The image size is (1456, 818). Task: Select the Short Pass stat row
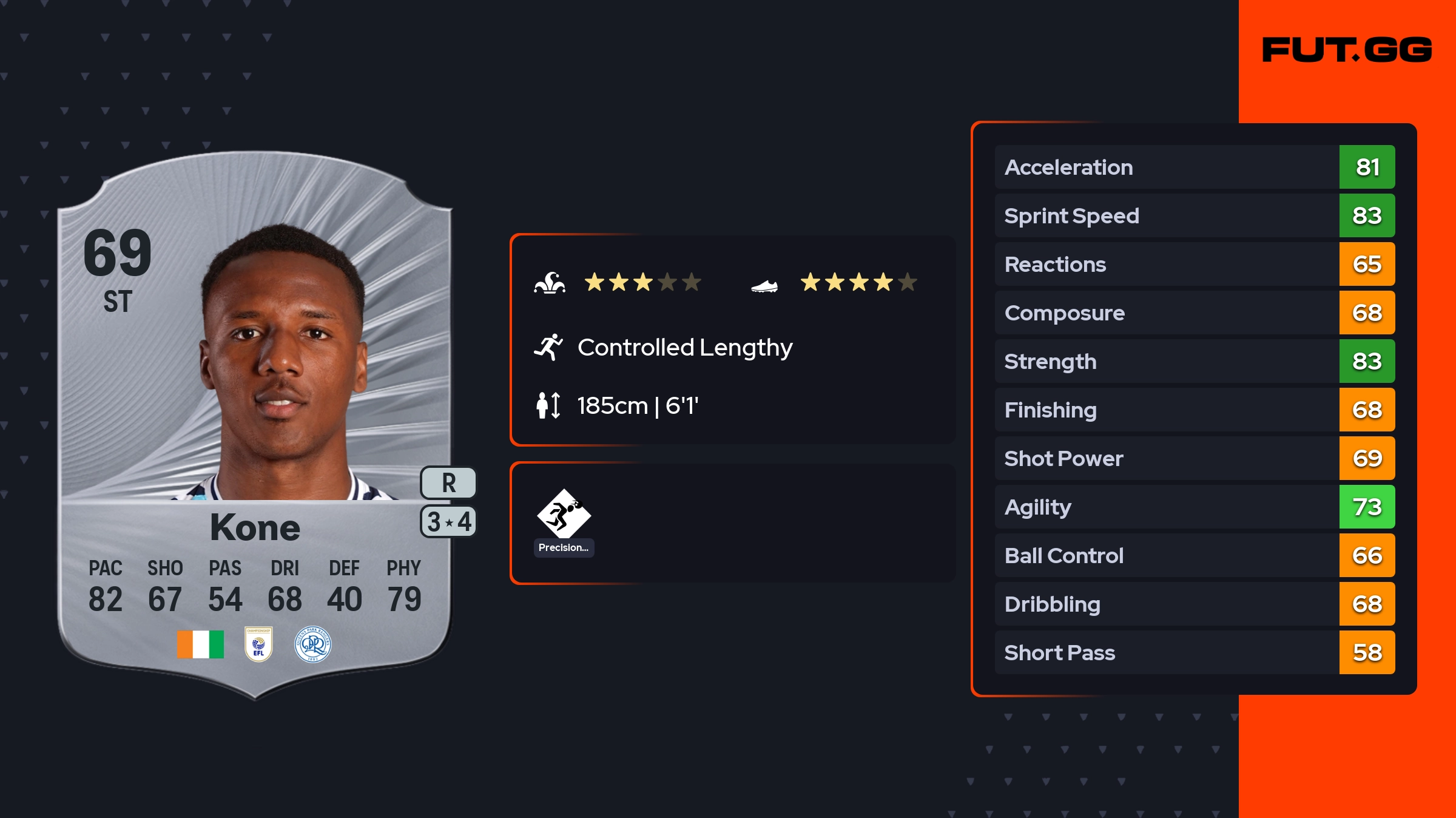1194,652
